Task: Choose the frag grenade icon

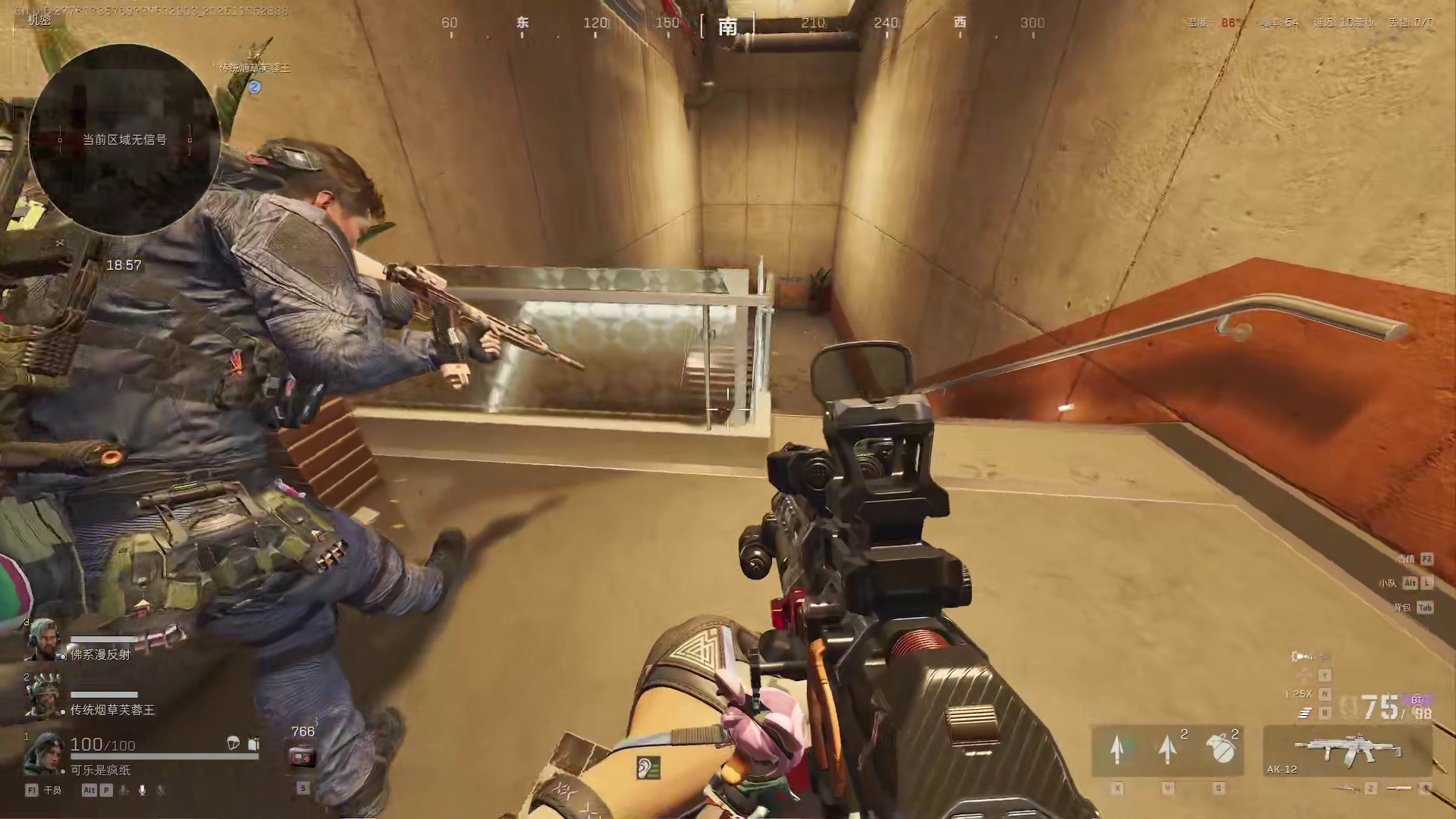Action: 1219,749
